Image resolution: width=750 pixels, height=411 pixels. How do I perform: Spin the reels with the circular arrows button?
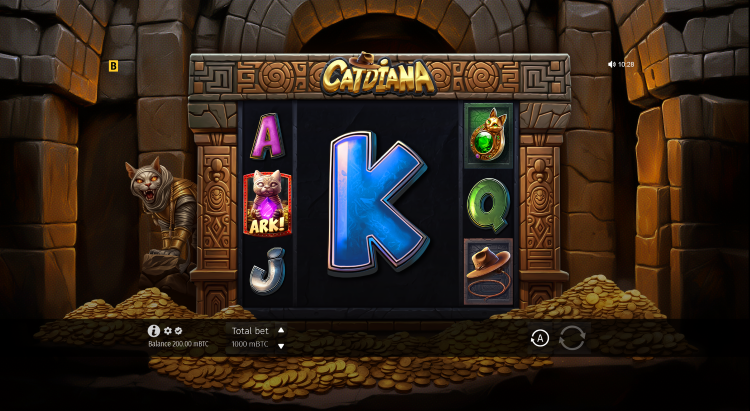(572, 338)
